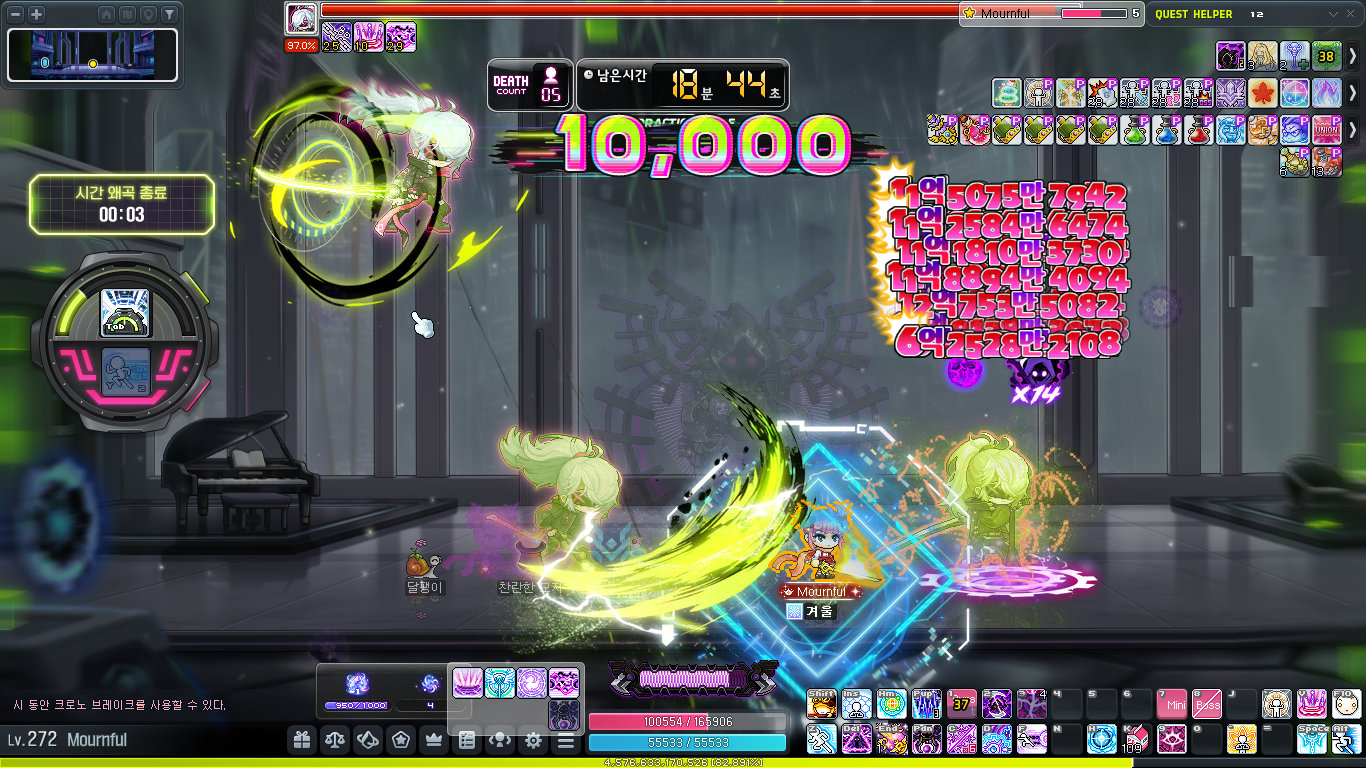This screenshot has width=1366, height=768.
Task: Activate the pink eye skill icon
Action: (x=1170, y=739)
